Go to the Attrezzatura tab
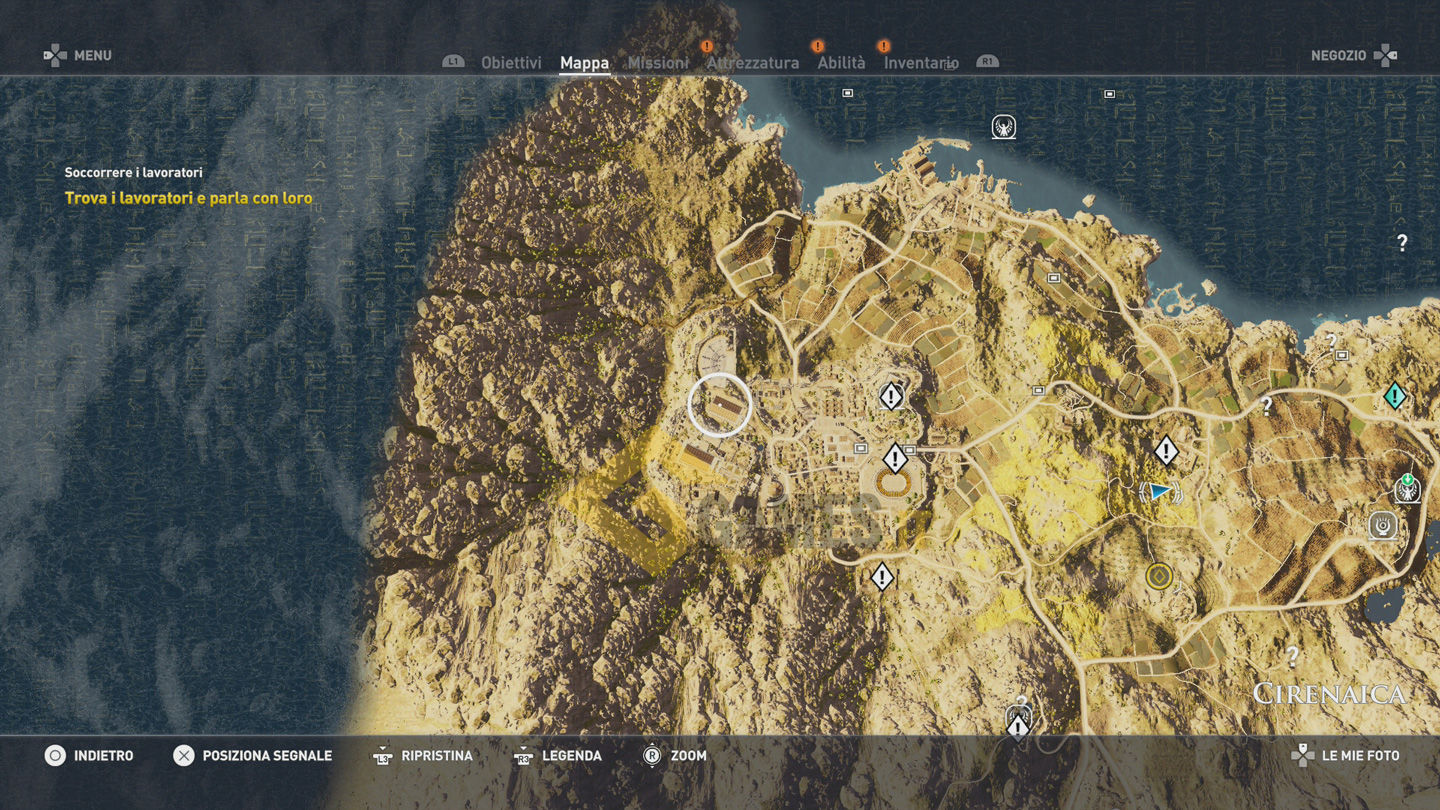 (x=752, y=63)
